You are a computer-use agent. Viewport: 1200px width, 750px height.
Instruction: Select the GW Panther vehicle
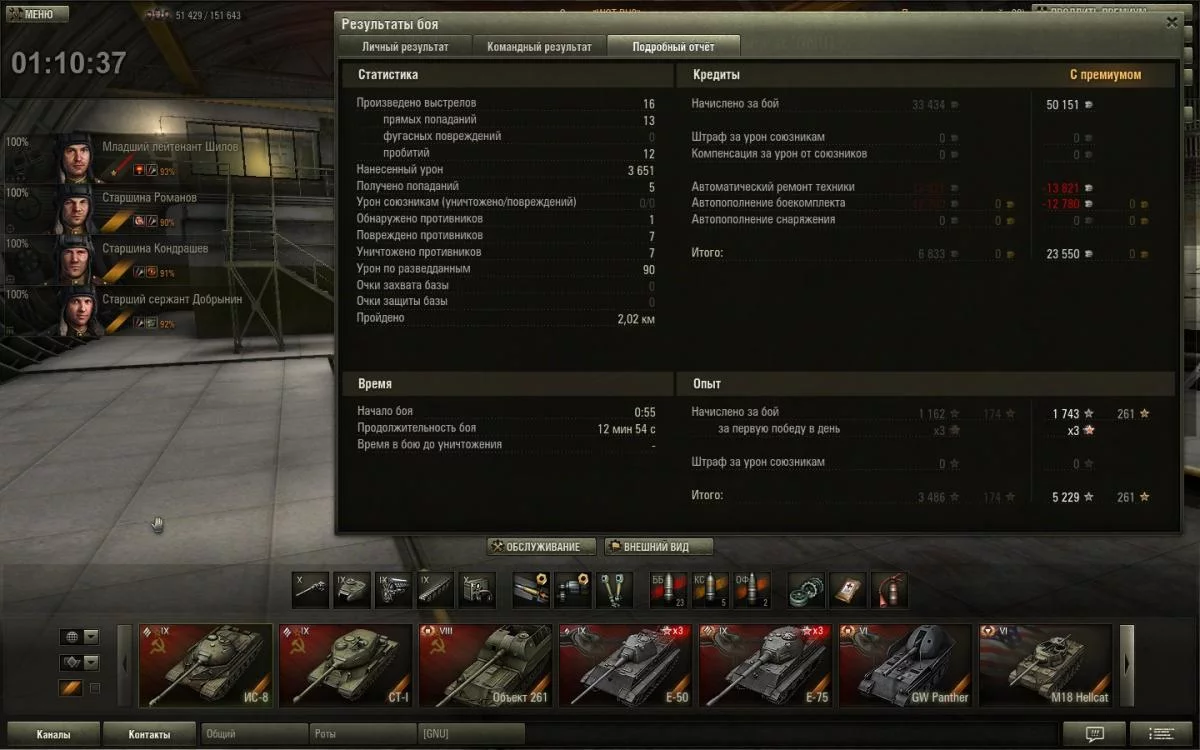[x=905, y=665]
